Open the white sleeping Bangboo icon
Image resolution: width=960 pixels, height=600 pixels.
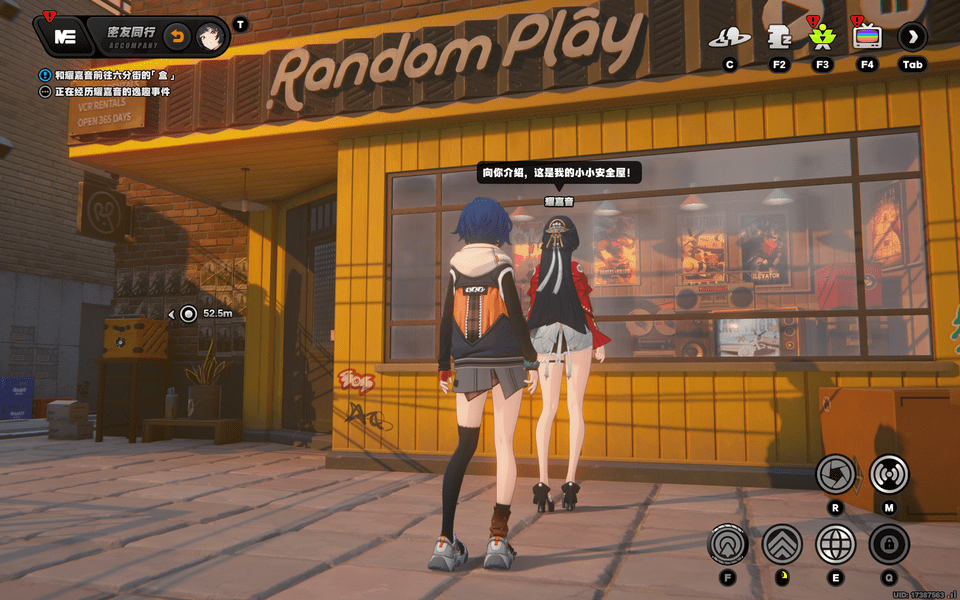coord(777,38)
